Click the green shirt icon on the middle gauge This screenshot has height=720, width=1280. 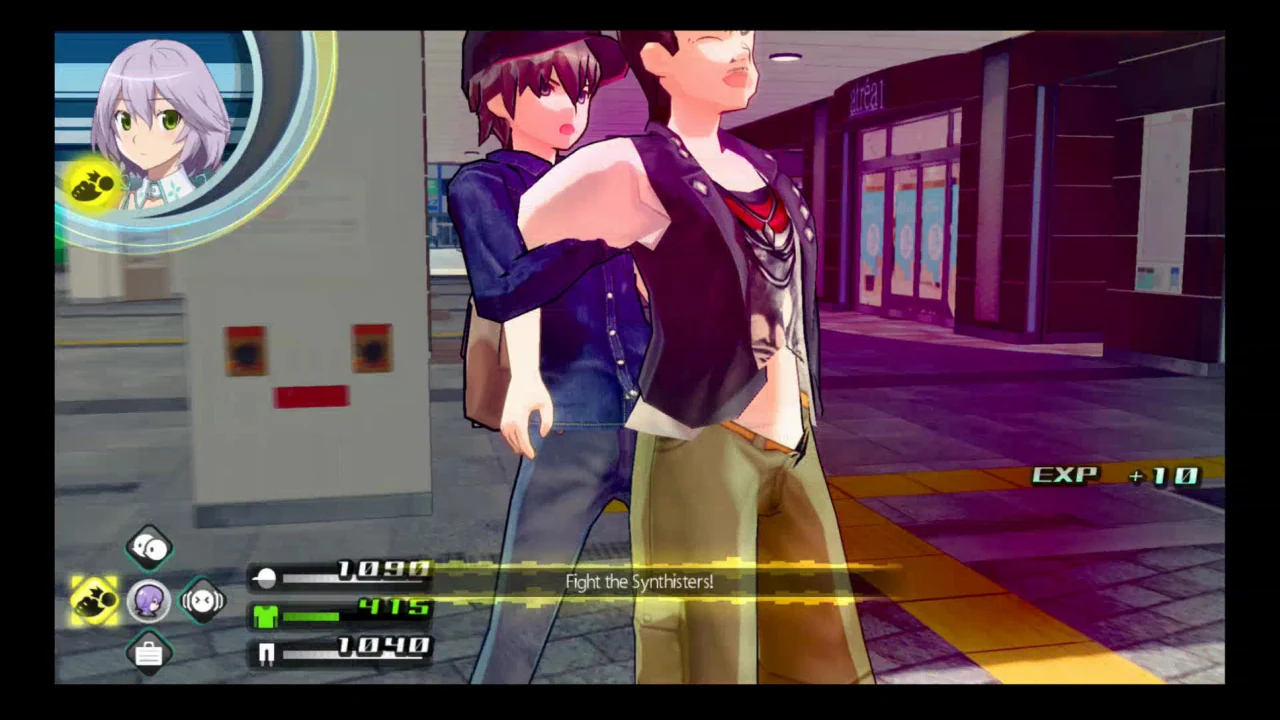coord(265,615)
